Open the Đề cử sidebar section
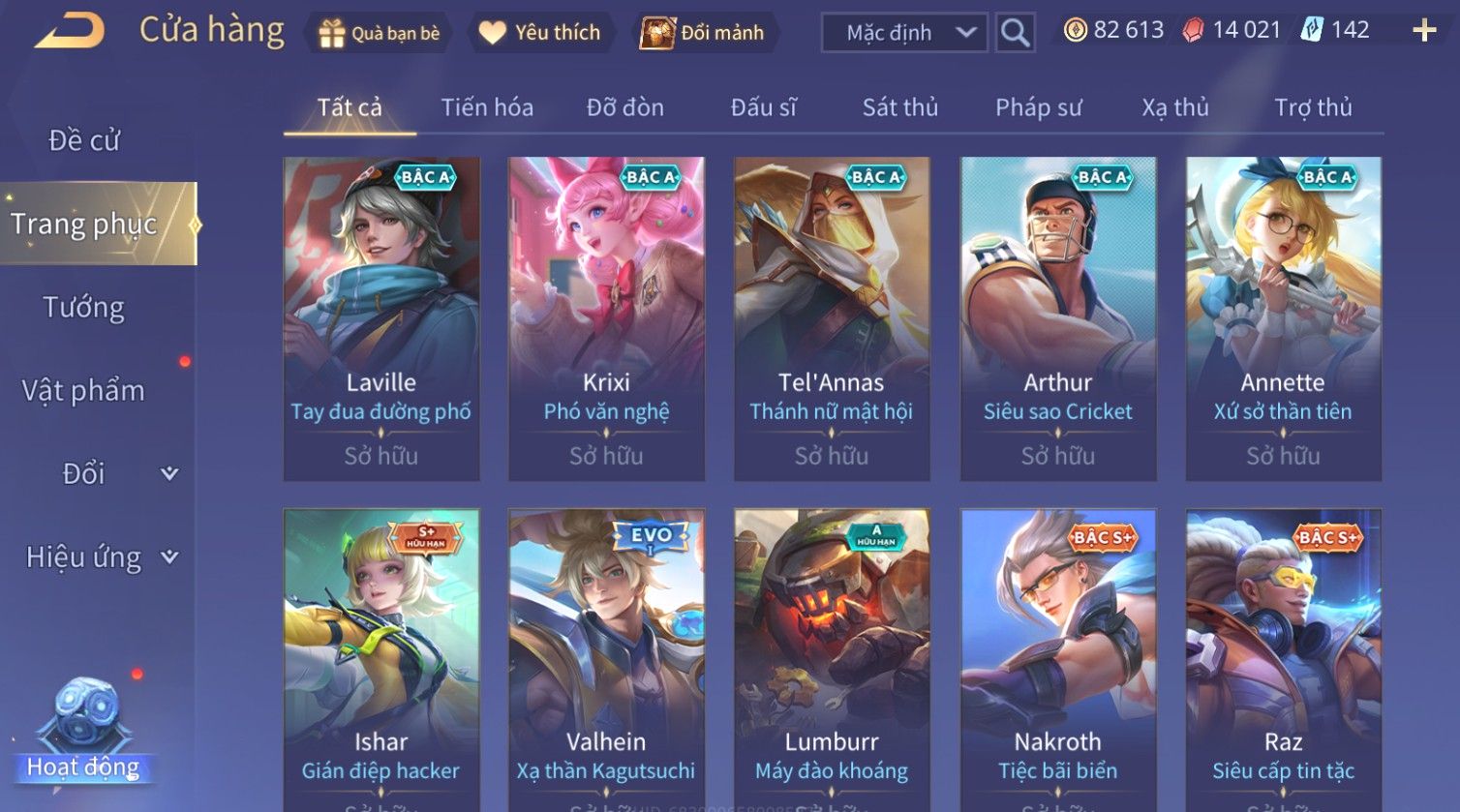 pyautogui.click(x=84, y=141)
